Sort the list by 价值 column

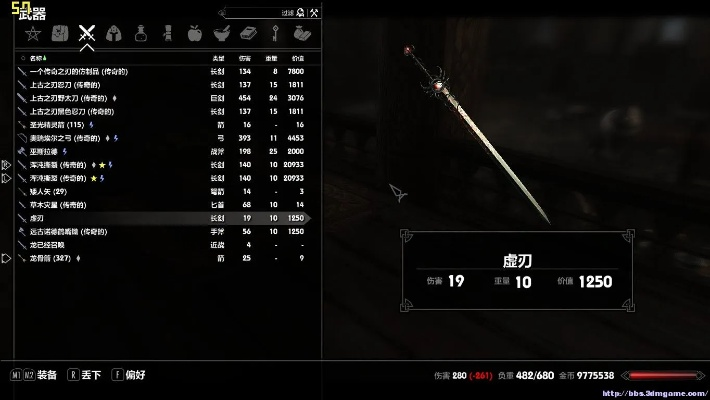pos(297,58)
